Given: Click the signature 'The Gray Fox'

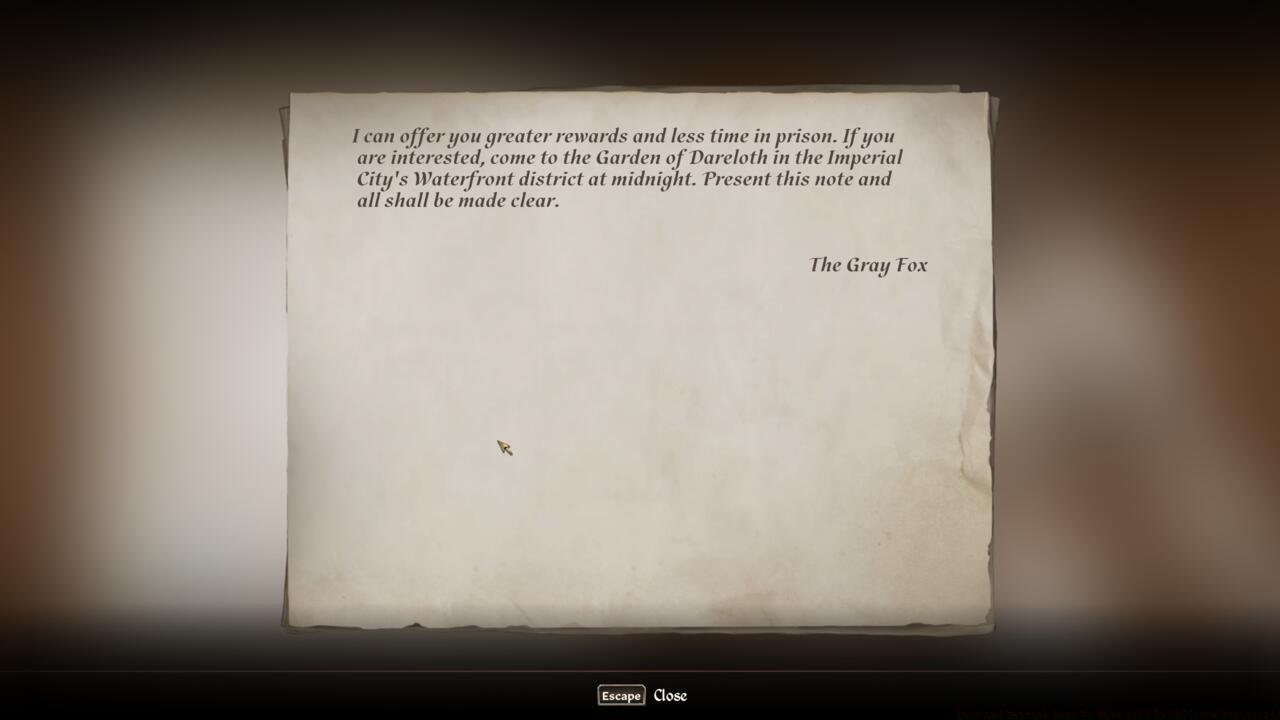Looking at the screenshot, I should (867, 265).
